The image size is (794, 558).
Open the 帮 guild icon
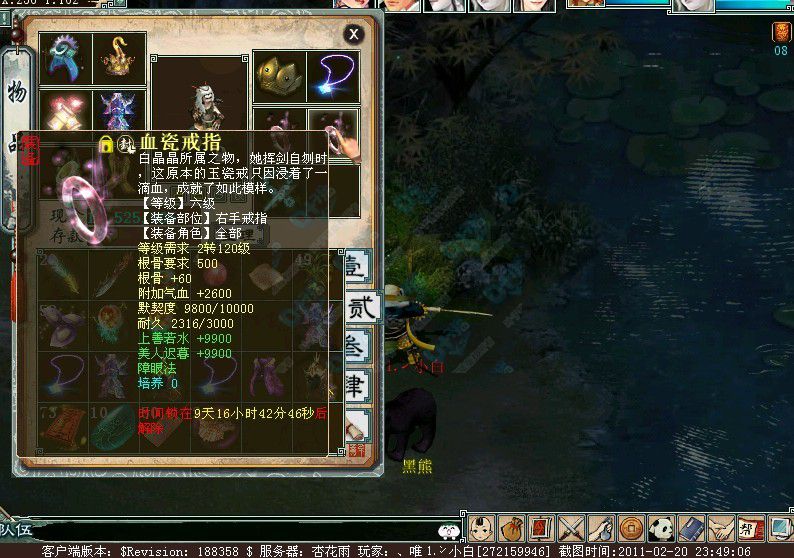(749, 527)
